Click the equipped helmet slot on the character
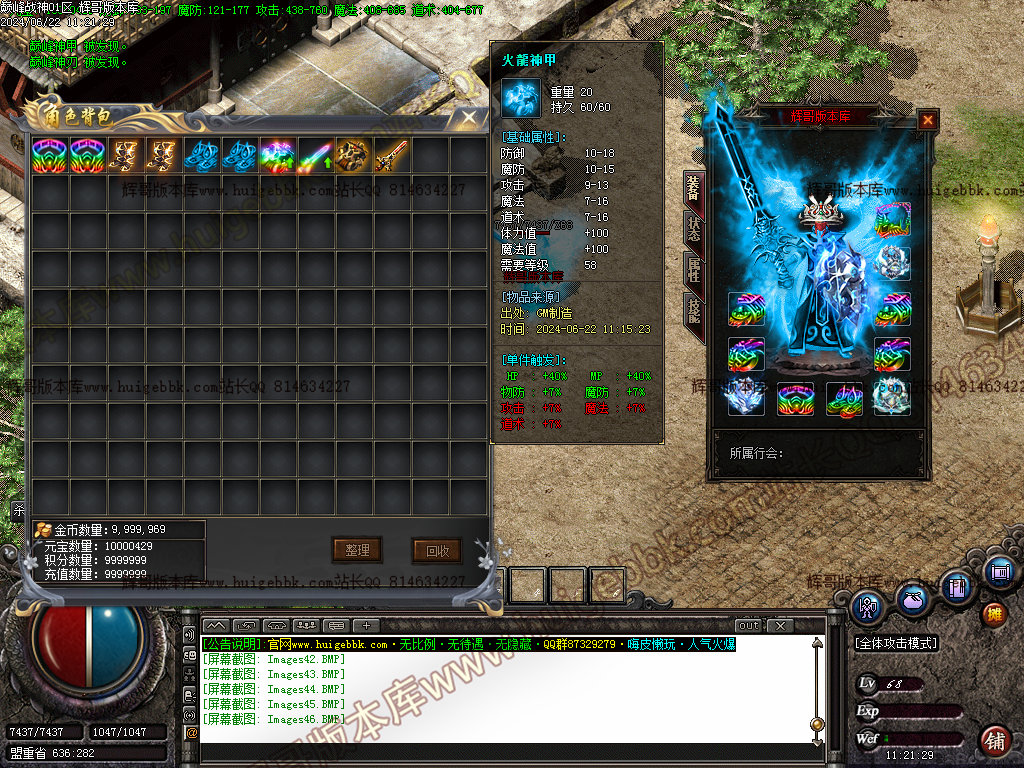1024x768 pixels. click(x=821, y=213)
